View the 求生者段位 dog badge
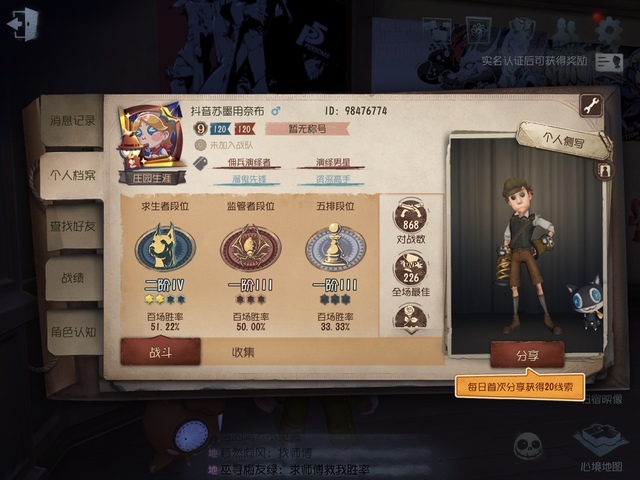640x480 pixels. pos(165,248)
